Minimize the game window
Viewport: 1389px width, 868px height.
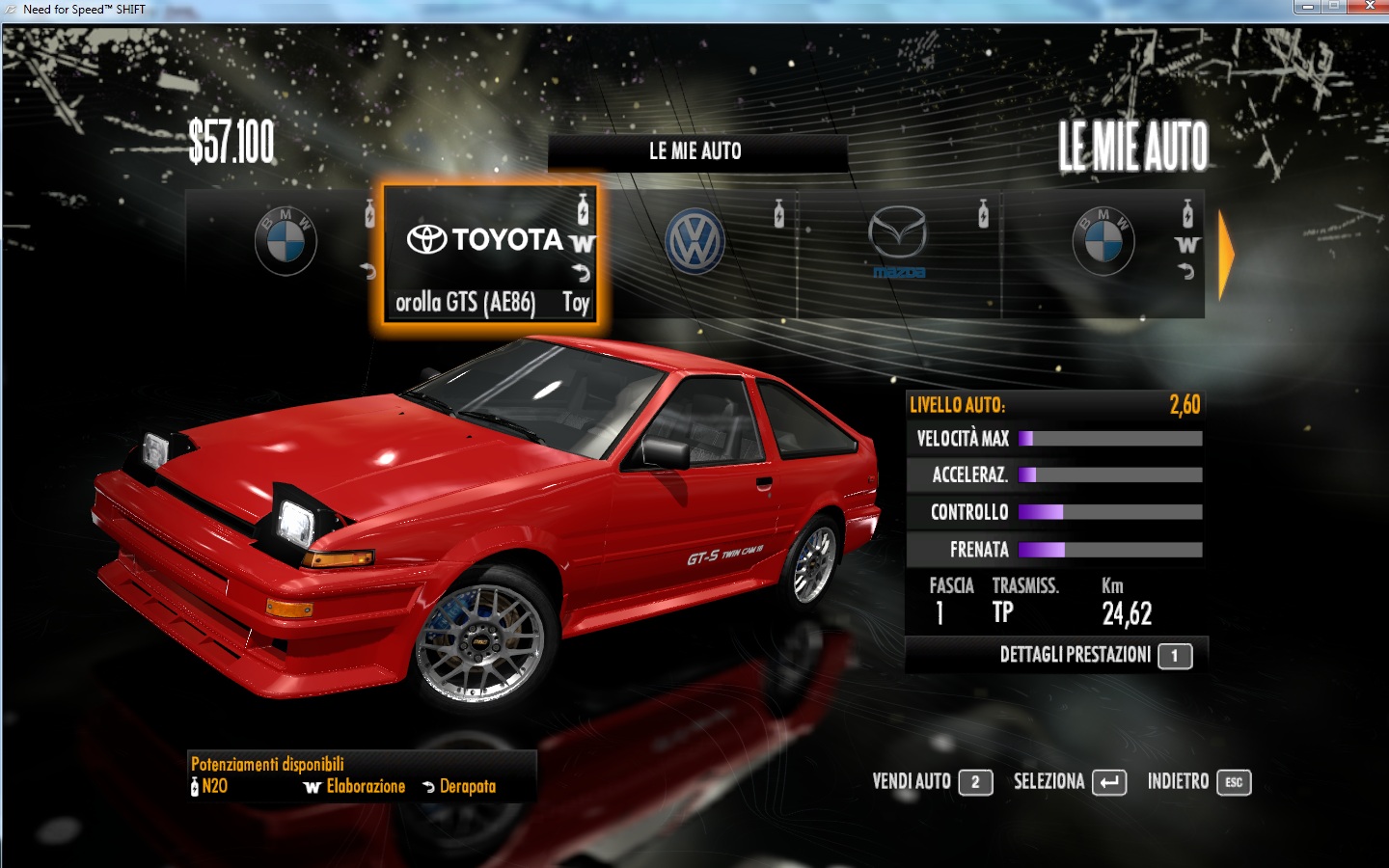pyautogui.click(x=1307, y=7)
